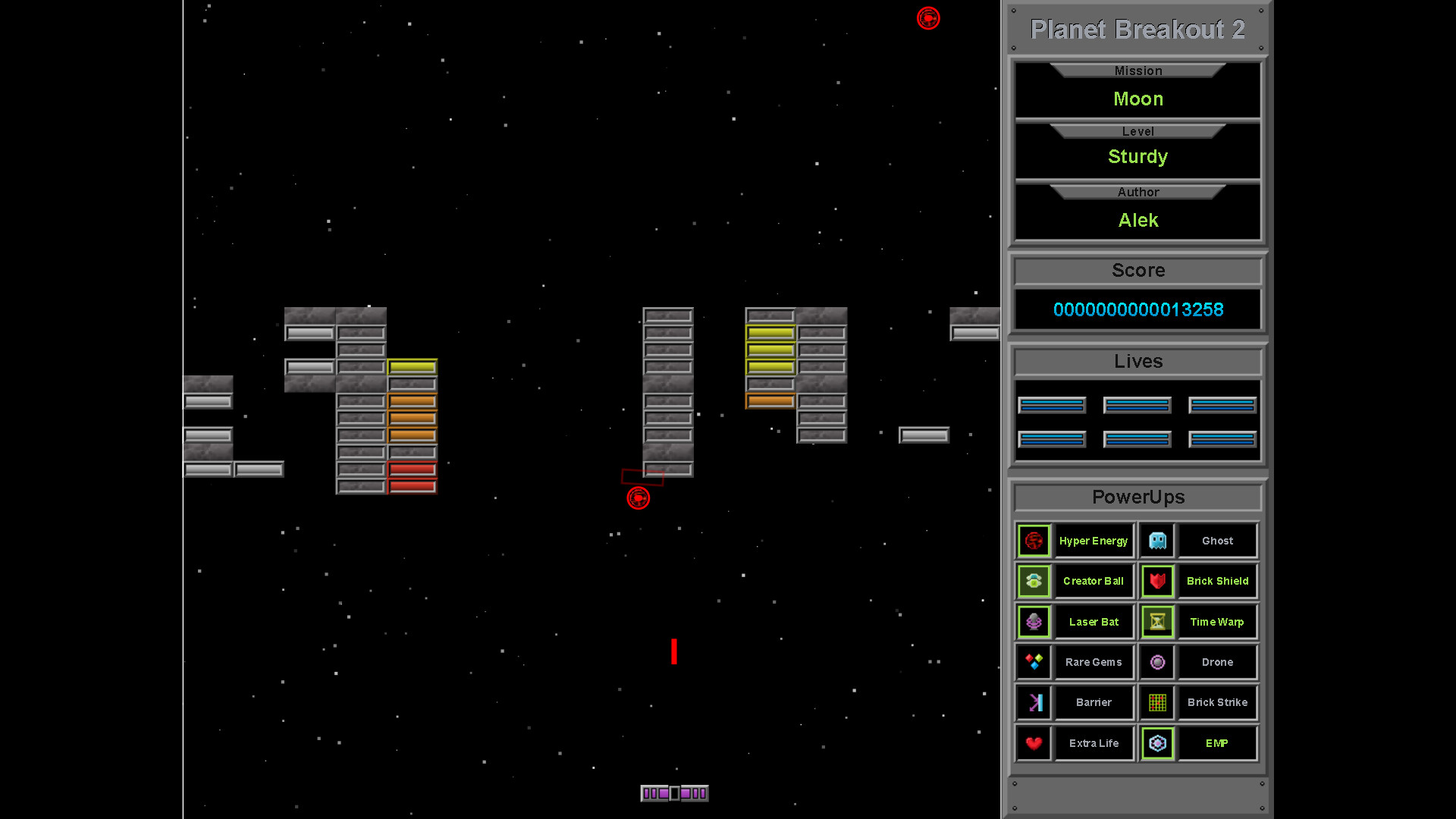Click the Score panel header
This screenshot has height=819, width=1456.
point(1137,270)
